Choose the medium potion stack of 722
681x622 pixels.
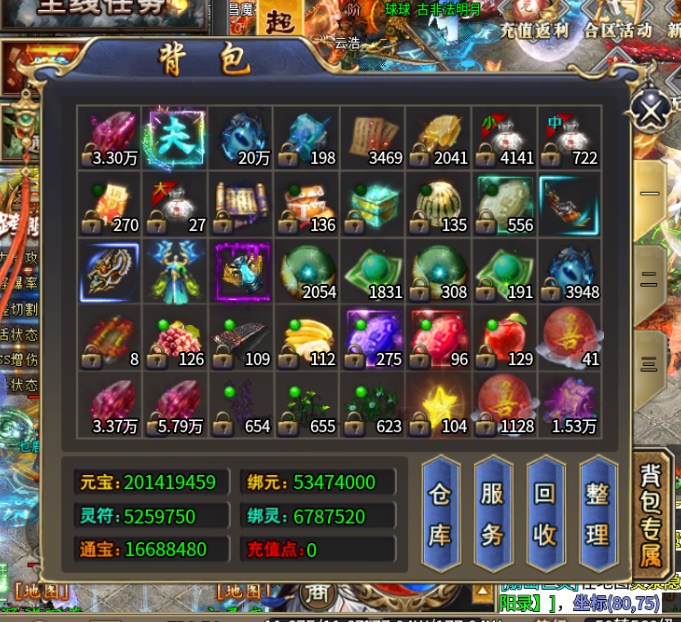[x=570, y=137]
